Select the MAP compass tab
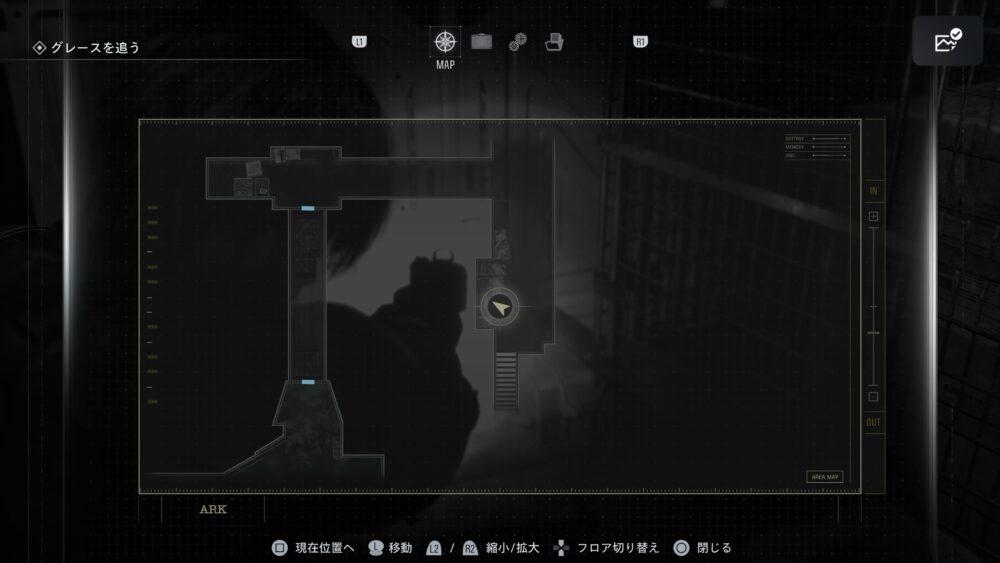The height and width of the screenshot is (563, 1000). [444, 43]
